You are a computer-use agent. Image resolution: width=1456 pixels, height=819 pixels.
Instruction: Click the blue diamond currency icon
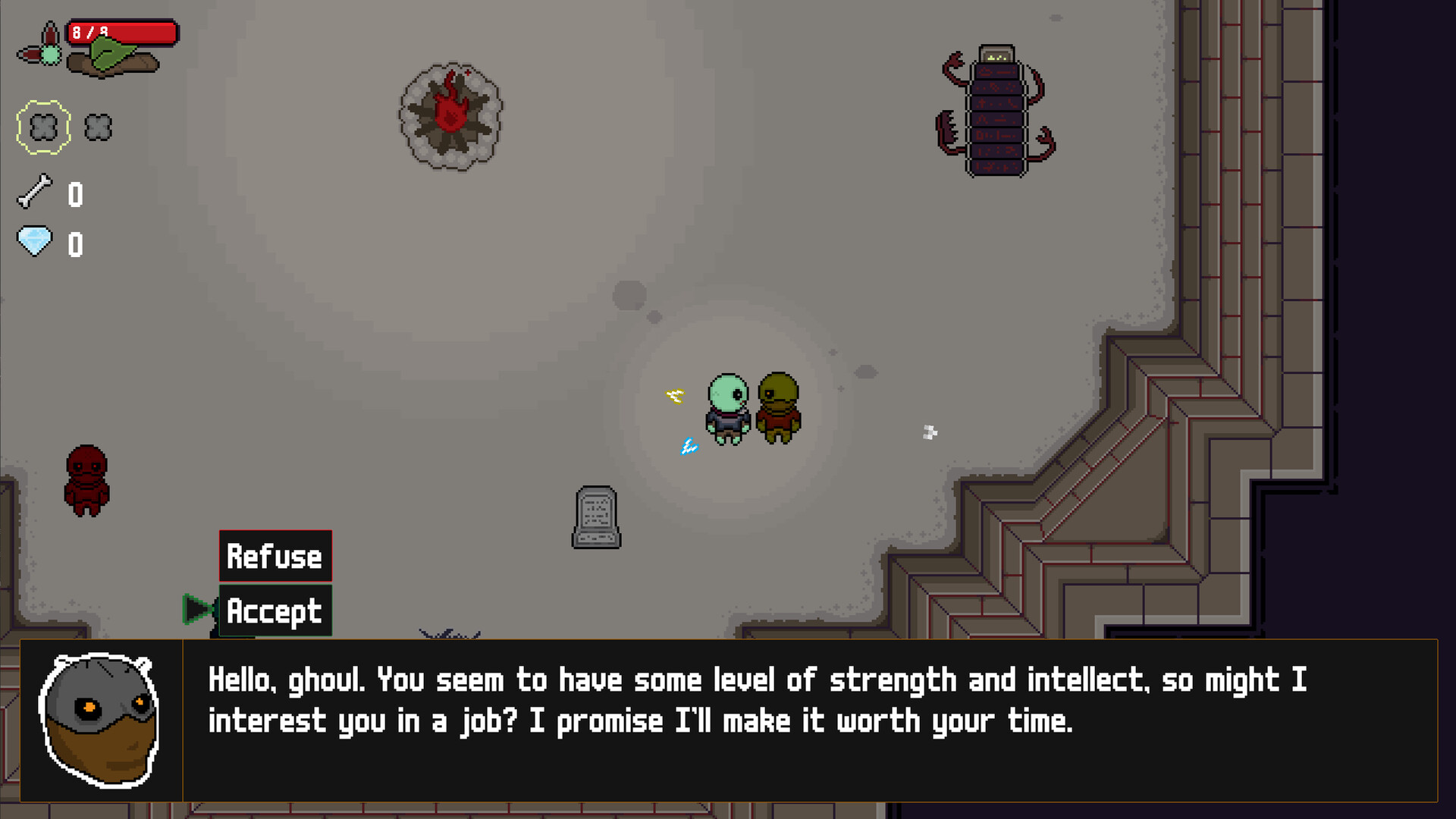click(x=33, y=243)
